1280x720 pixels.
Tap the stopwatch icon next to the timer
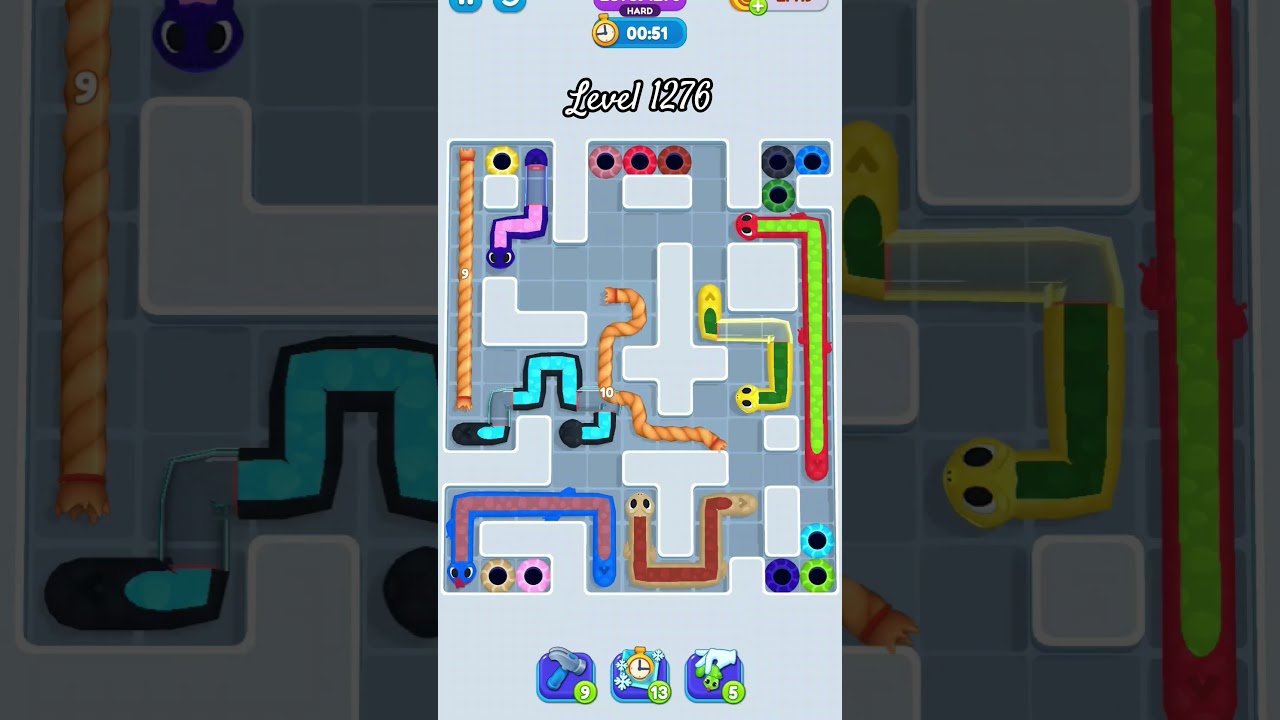(604, 32)
